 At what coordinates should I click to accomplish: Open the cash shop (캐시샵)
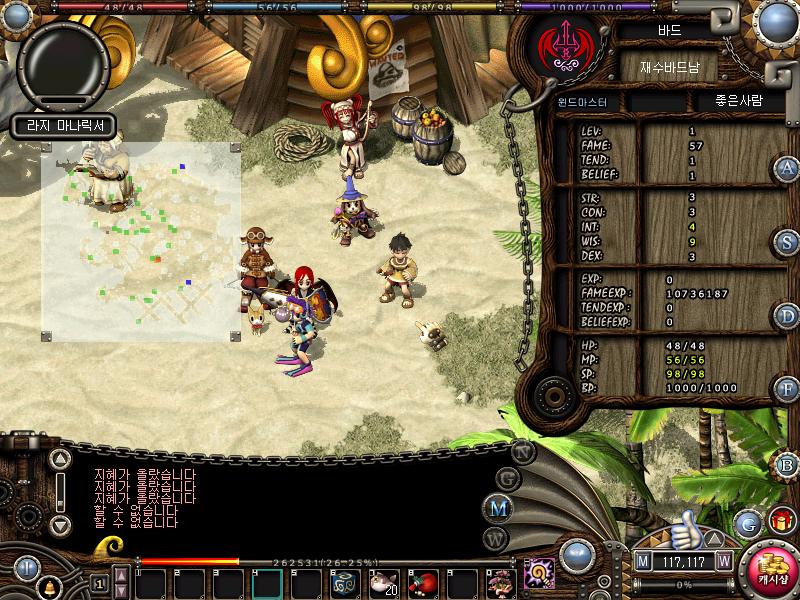772,567
